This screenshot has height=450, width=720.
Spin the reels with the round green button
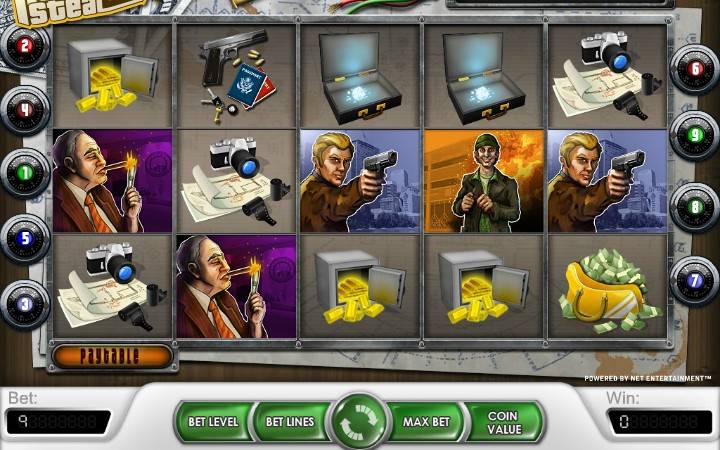click(359, 421)
